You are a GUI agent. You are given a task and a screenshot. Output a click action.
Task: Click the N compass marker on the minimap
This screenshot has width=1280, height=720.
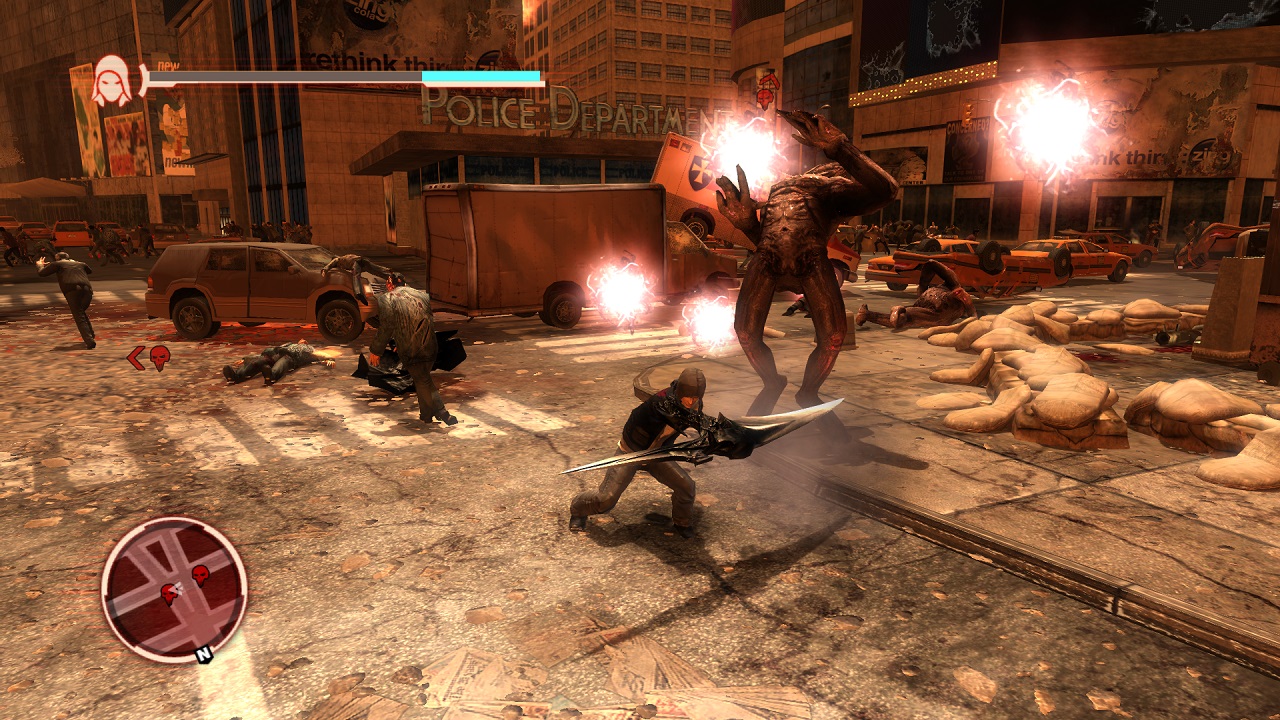click(x=204, y=656)
